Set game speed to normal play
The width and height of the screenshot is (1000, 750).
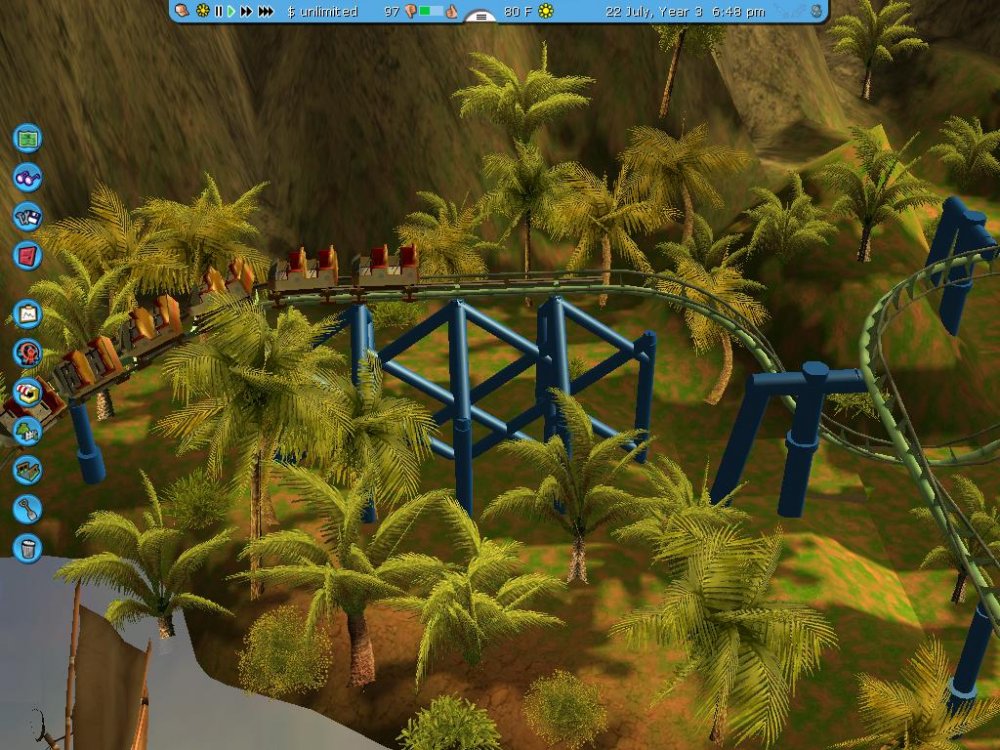[x=231, y=11]
